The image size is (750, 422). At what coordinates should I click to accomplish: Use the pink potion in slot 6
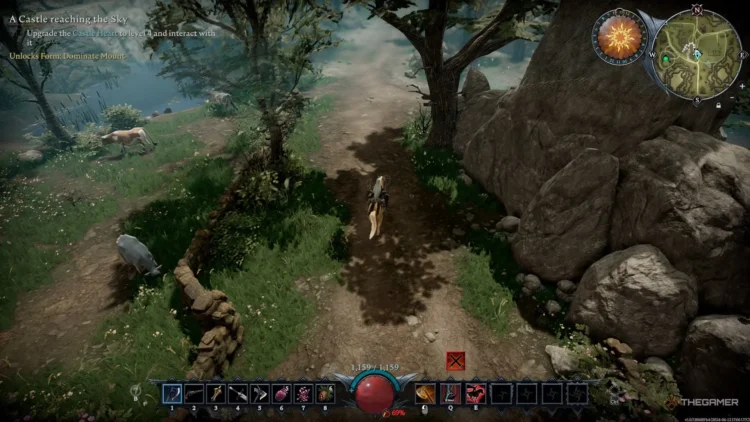coord(282,394)
